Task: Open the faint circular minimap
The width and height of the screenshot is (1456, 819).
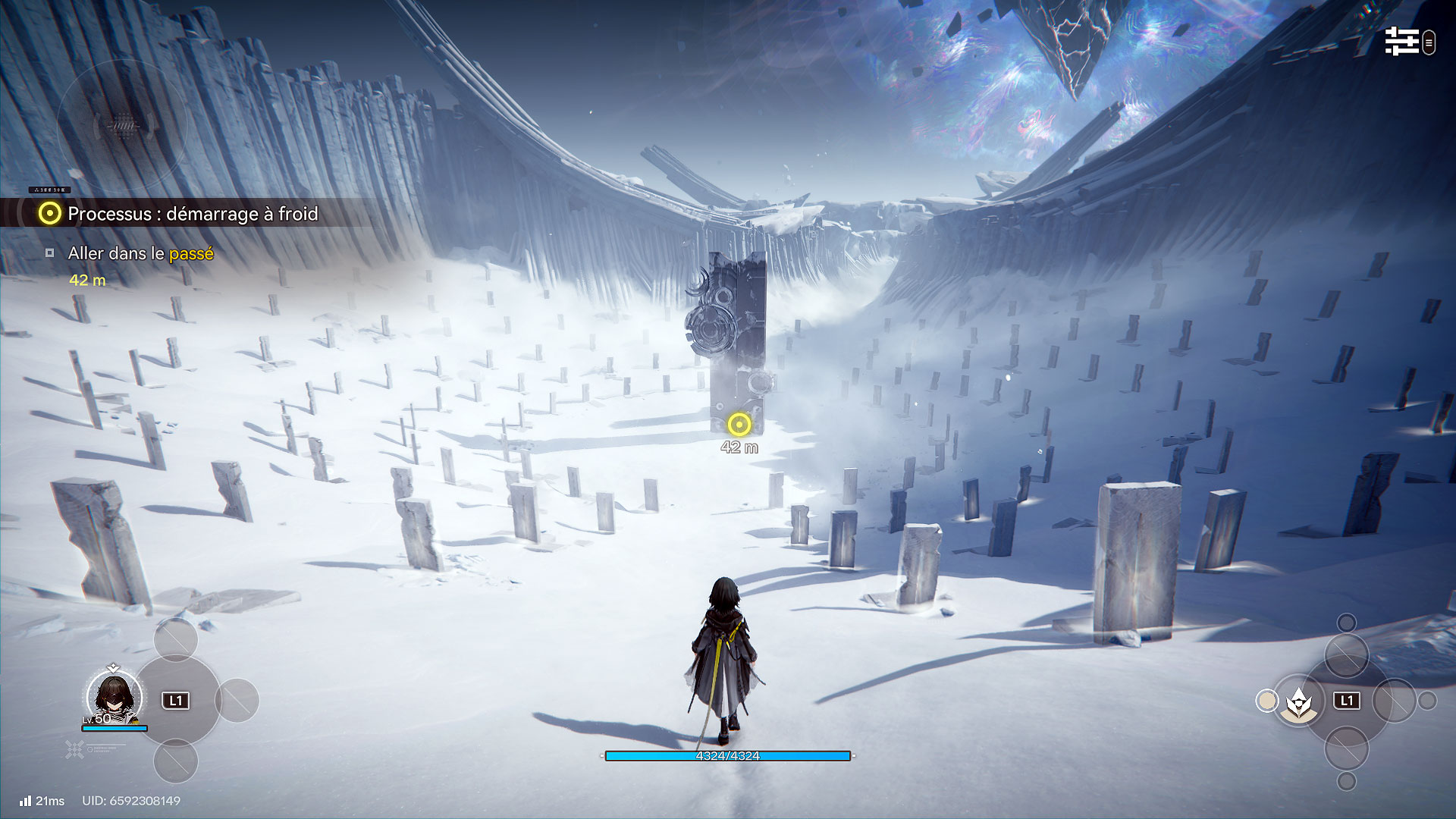Action: (x=121, y=125)
